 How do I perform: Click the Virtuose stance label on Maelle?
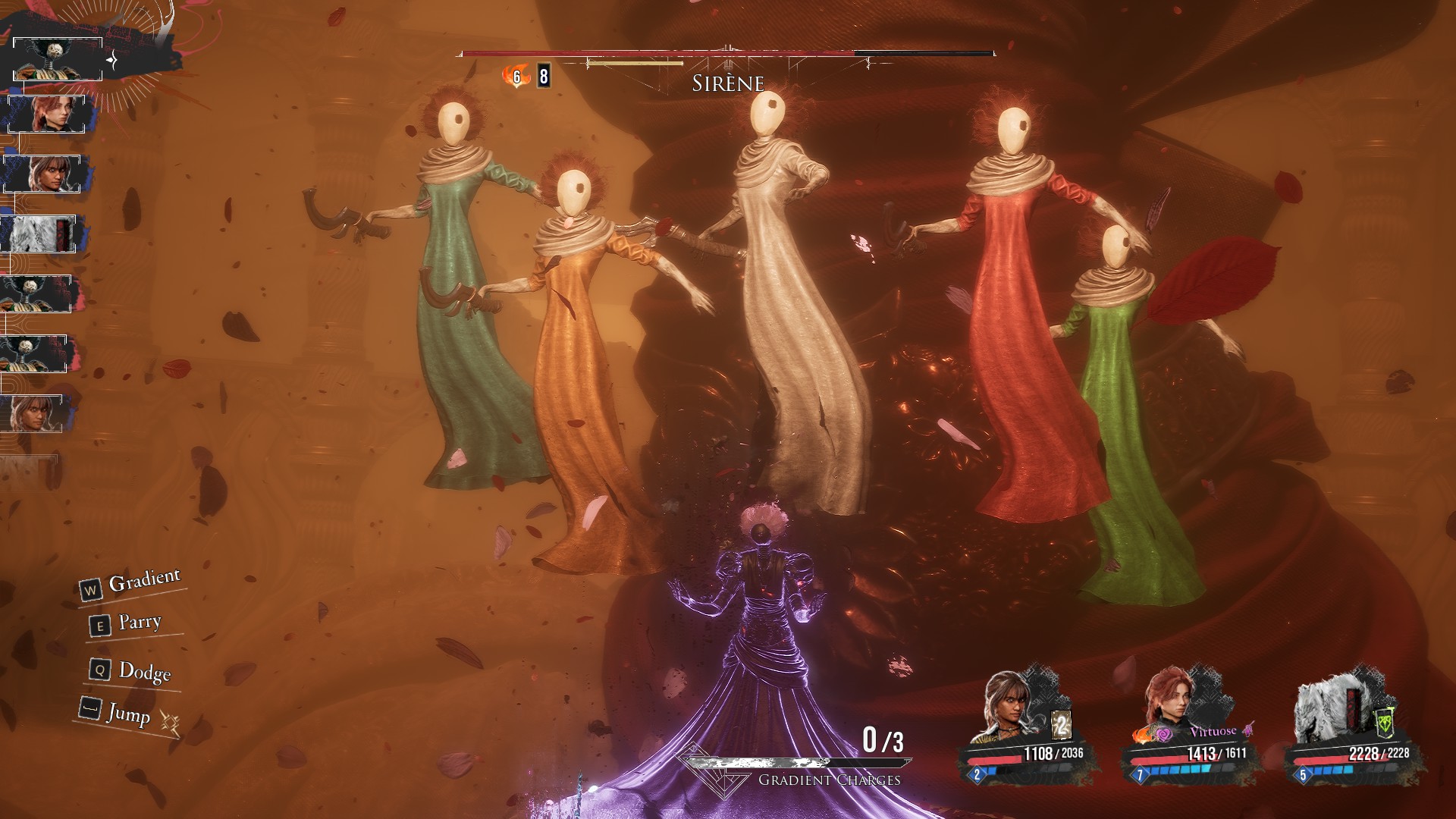click(1213, 732)
